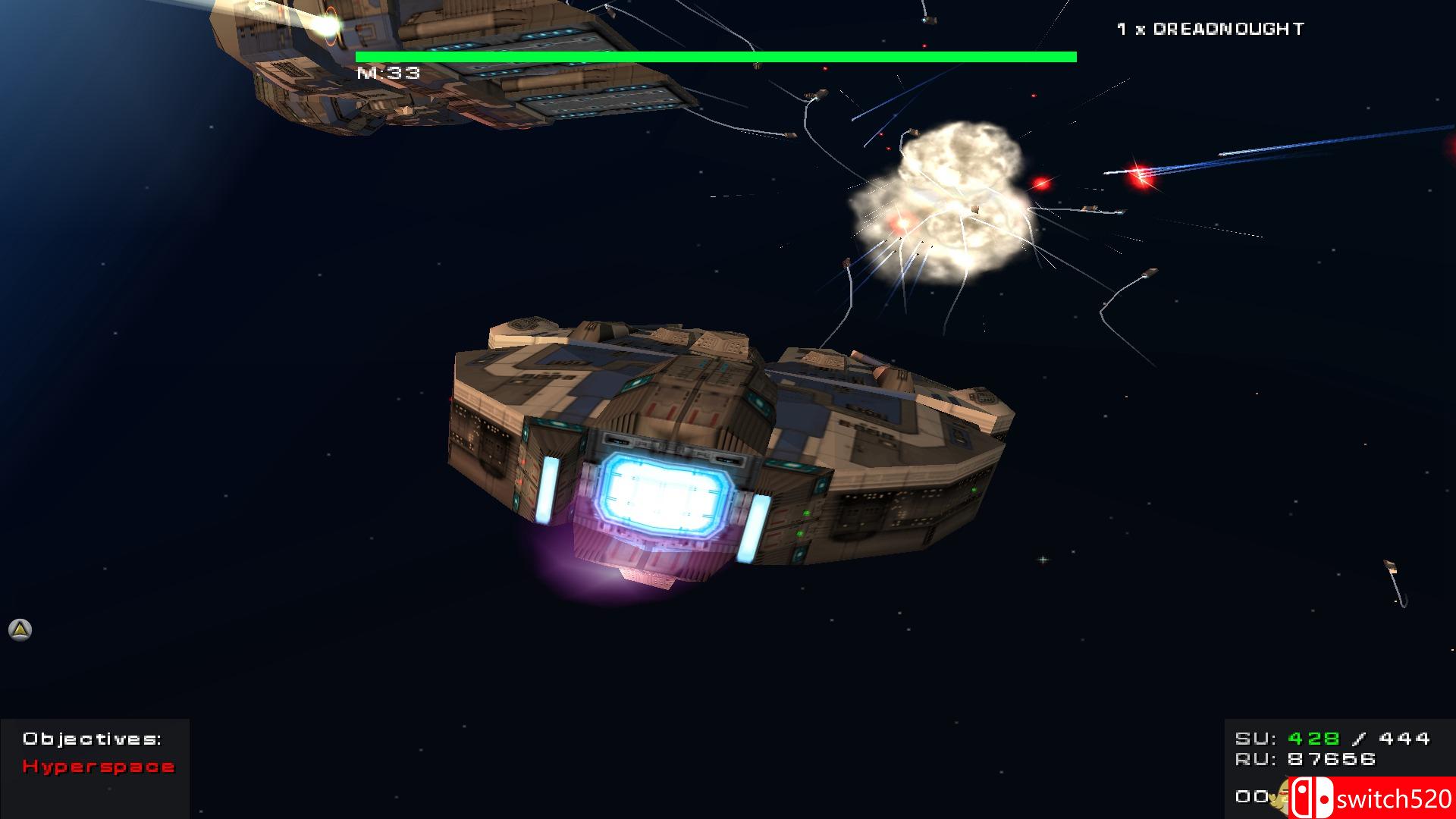
Task: Click the triangle button prompt icon
Action: (x=18, y=630)
